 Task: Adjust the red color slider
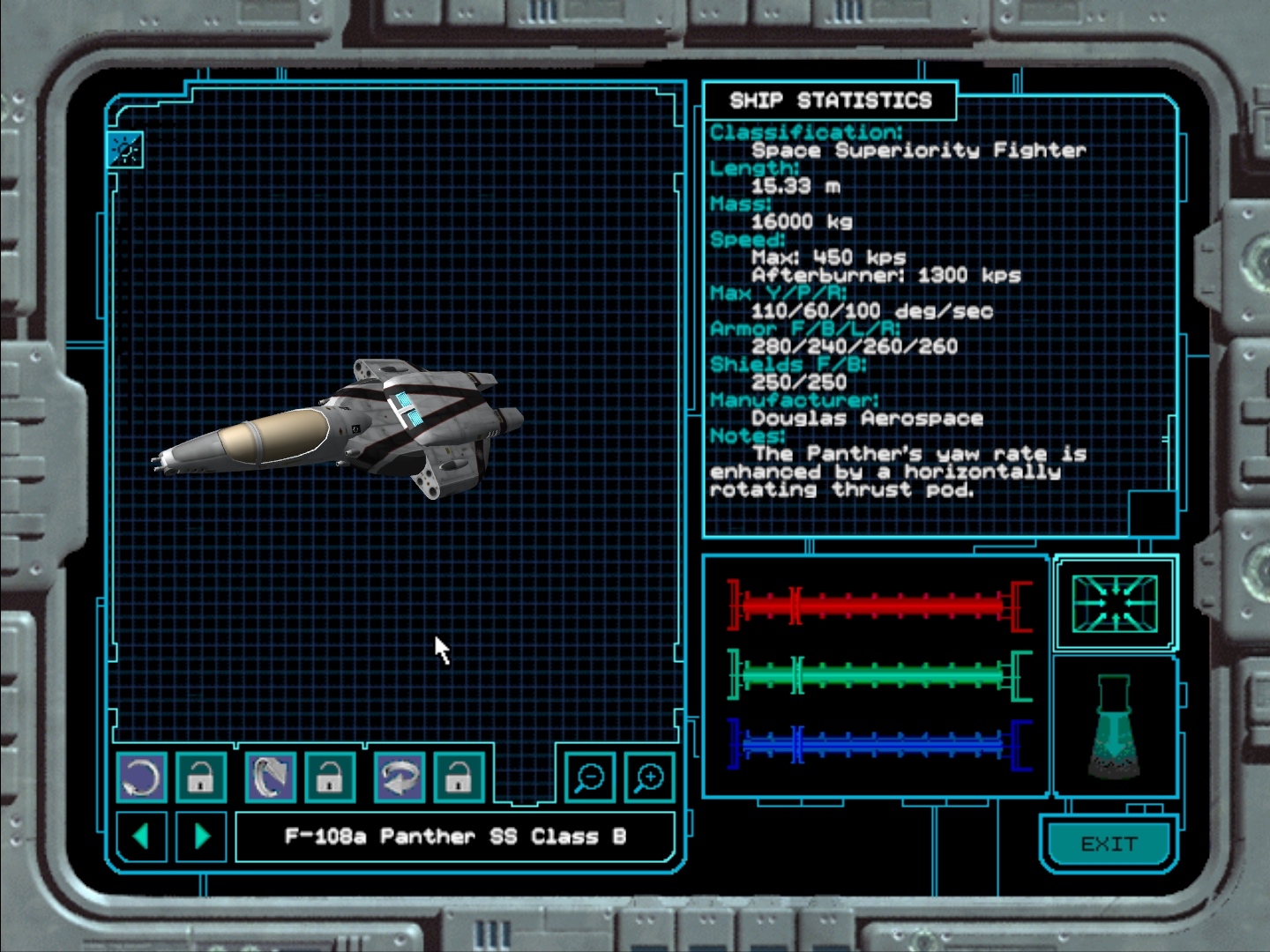point(878,606)
